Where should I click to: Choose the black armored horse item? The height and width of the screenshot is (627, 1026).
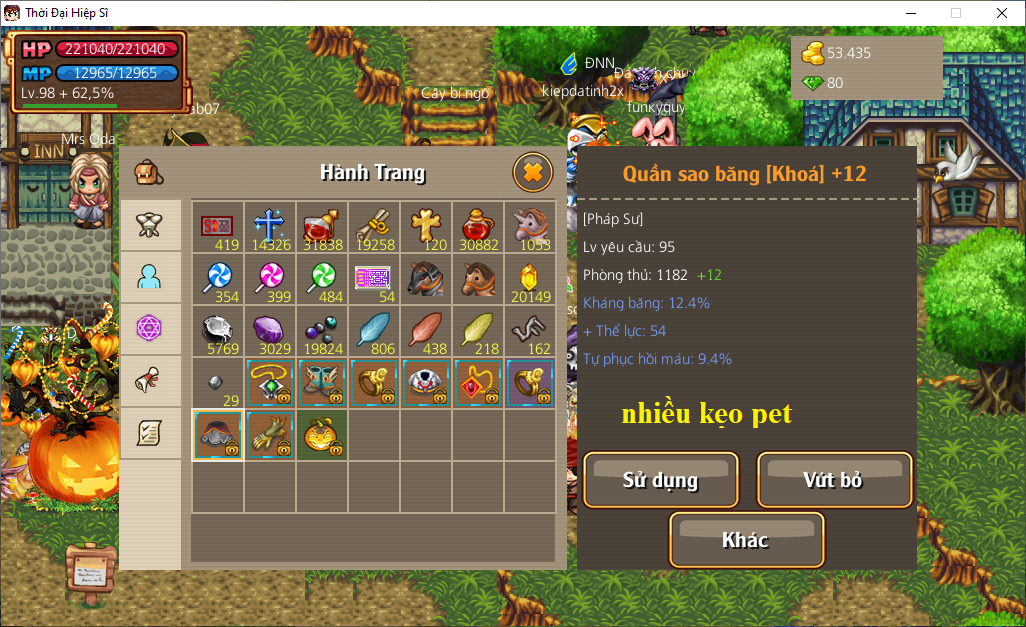(x=426, y=278)
